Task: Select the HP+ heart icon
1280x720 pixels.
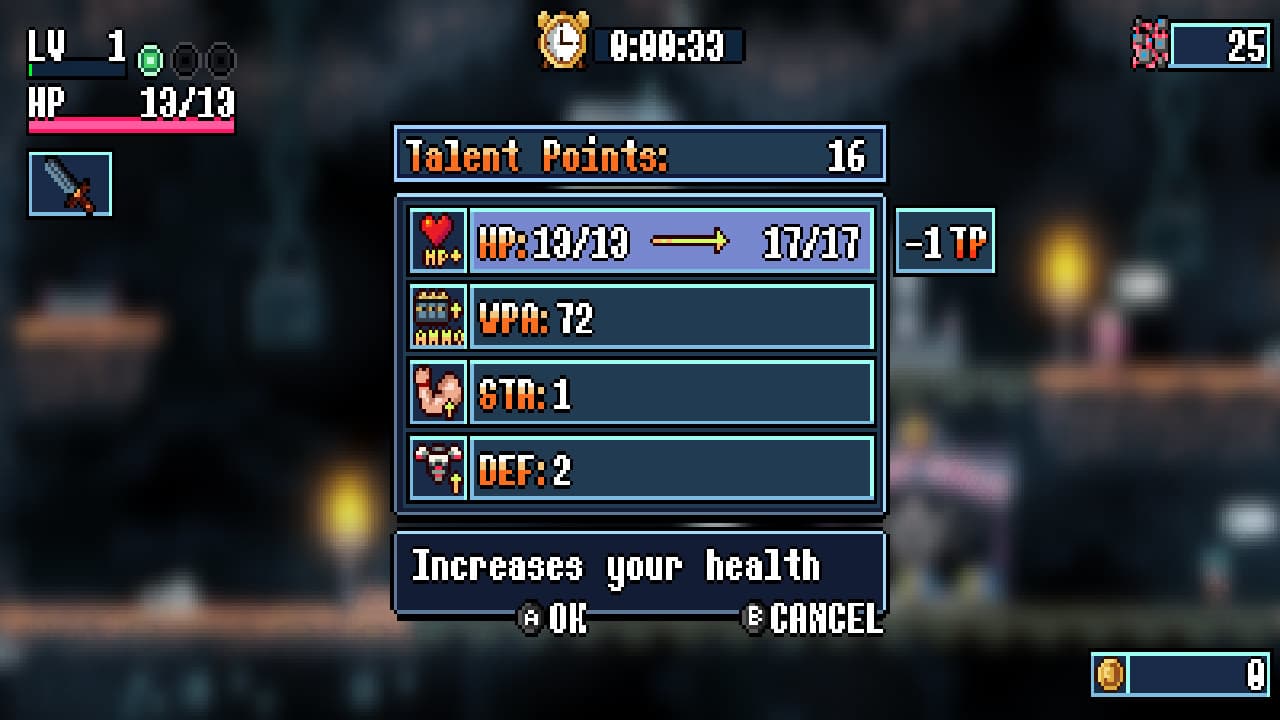Action: click(437, 240)
